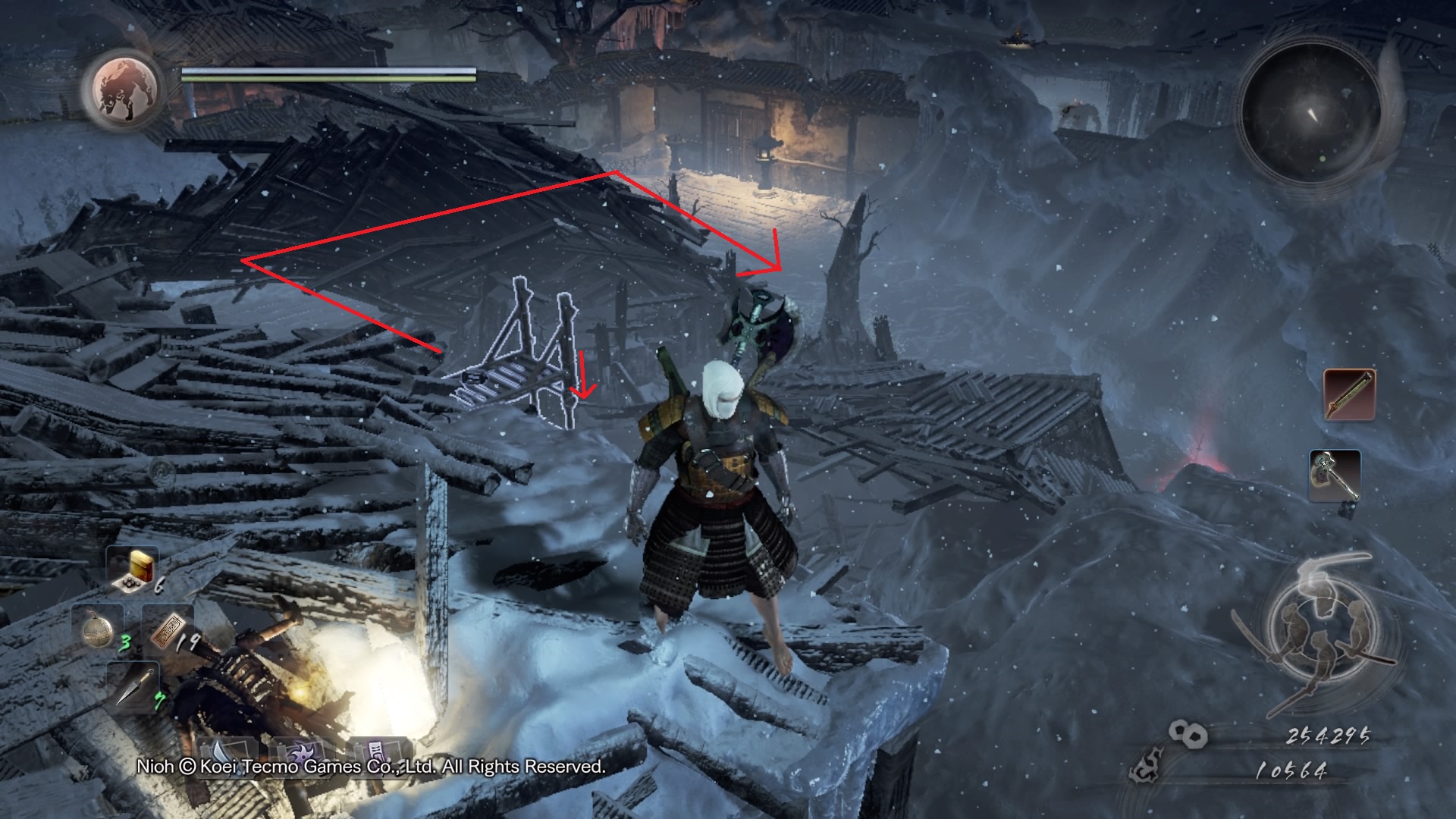The height and width of the screenshot is (819, 1456).
Task: Select the elixir medicine box slot
Action: click(x=136, y=569)
